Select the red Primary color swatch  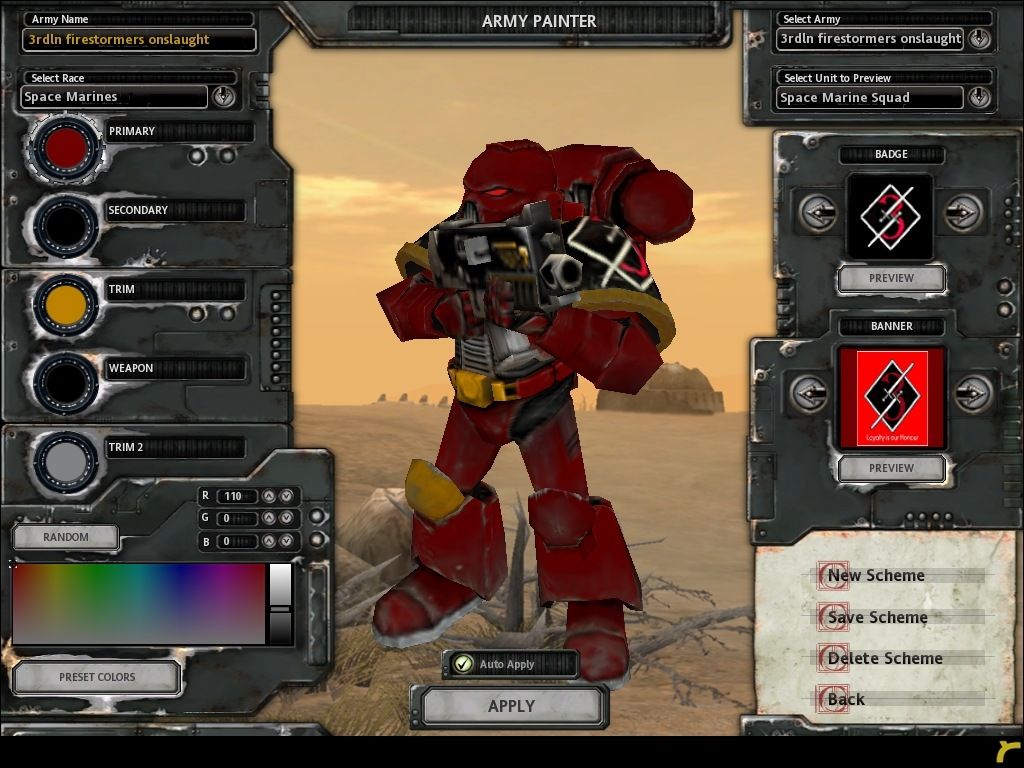click(x=66, y=148)
